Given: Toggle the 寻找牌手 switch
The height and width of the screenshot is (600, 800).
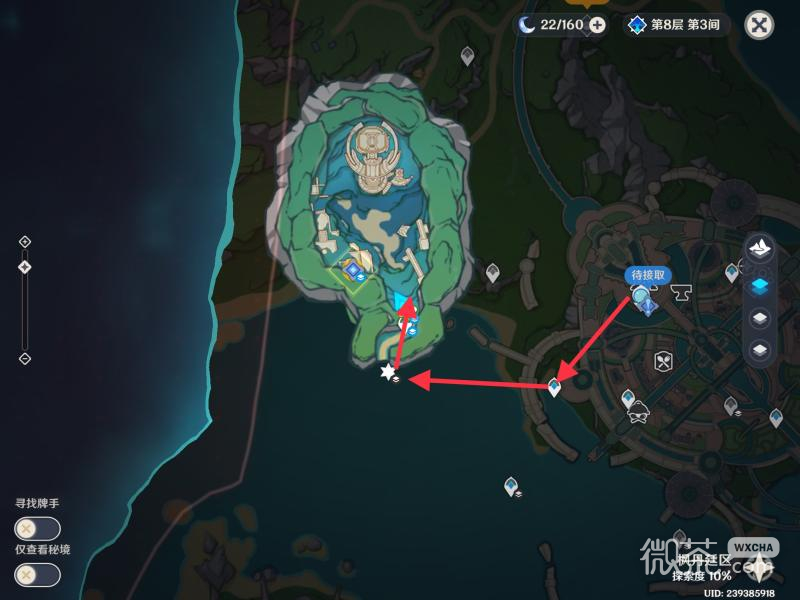Looking at the screenshot, I should click(37, 529).
